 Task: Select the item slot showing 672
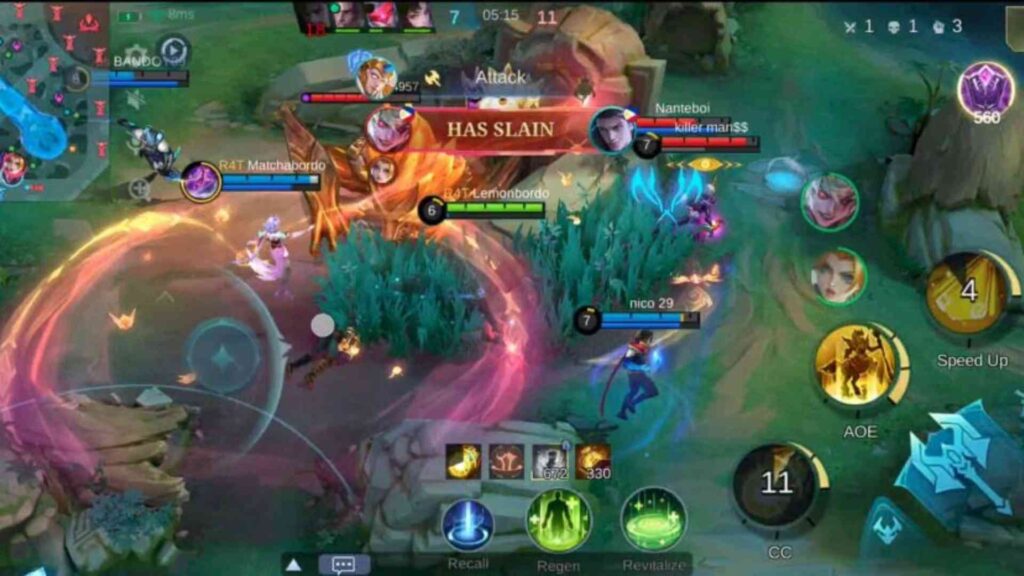coord(550,460)
